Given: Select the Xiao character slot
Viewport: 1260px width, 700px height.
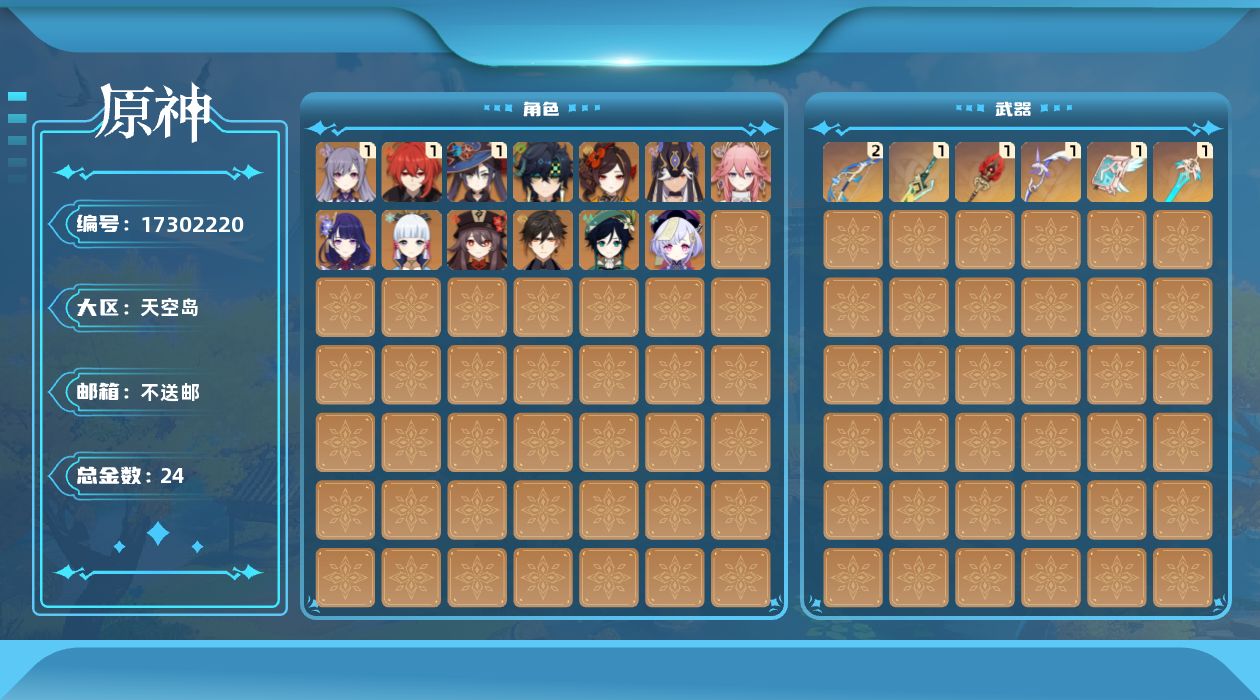Looking at the screenshot, I should (543, 172).
